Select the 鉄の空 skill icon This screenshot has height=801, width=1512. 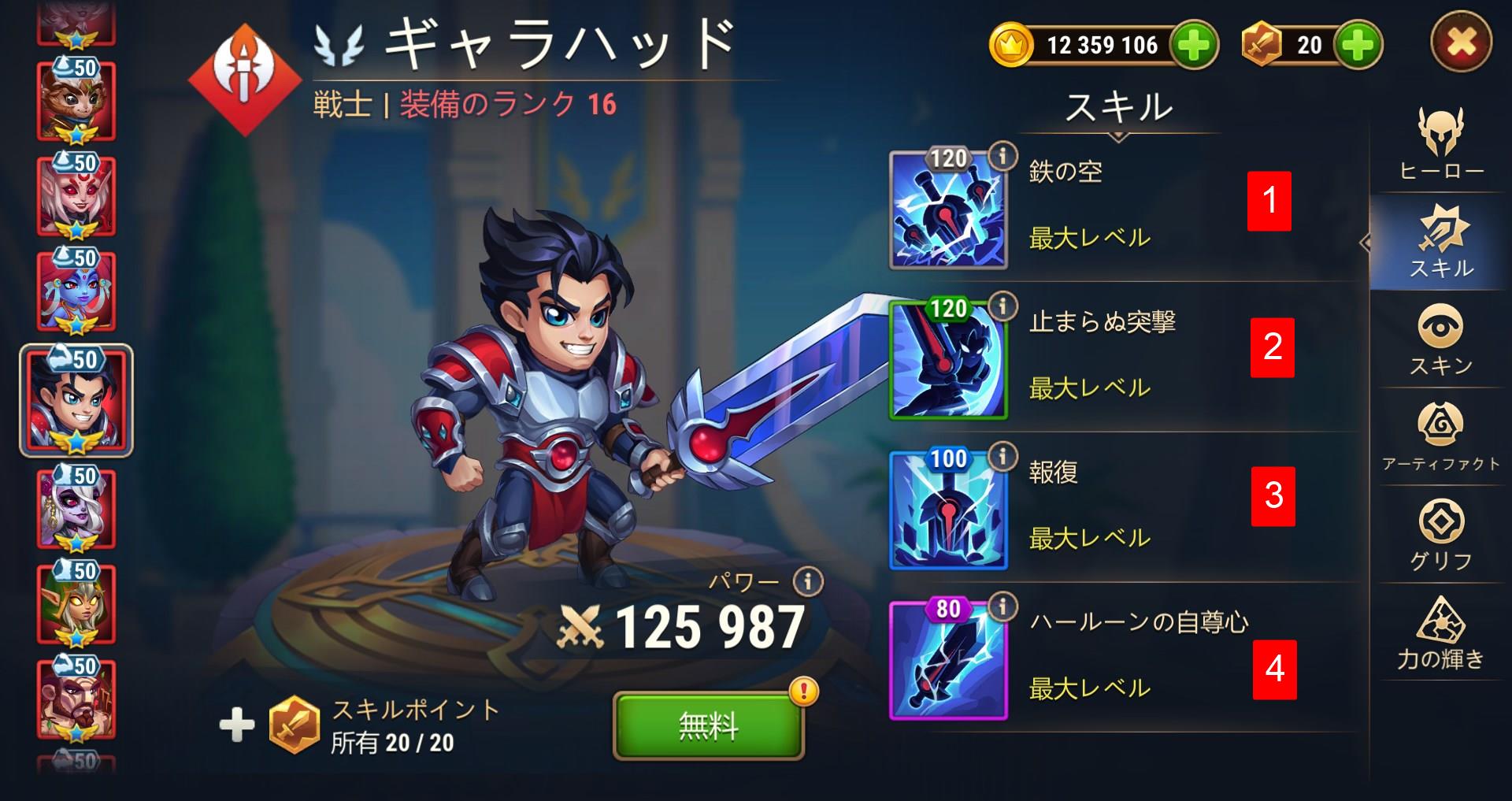(x=948, y=212)
